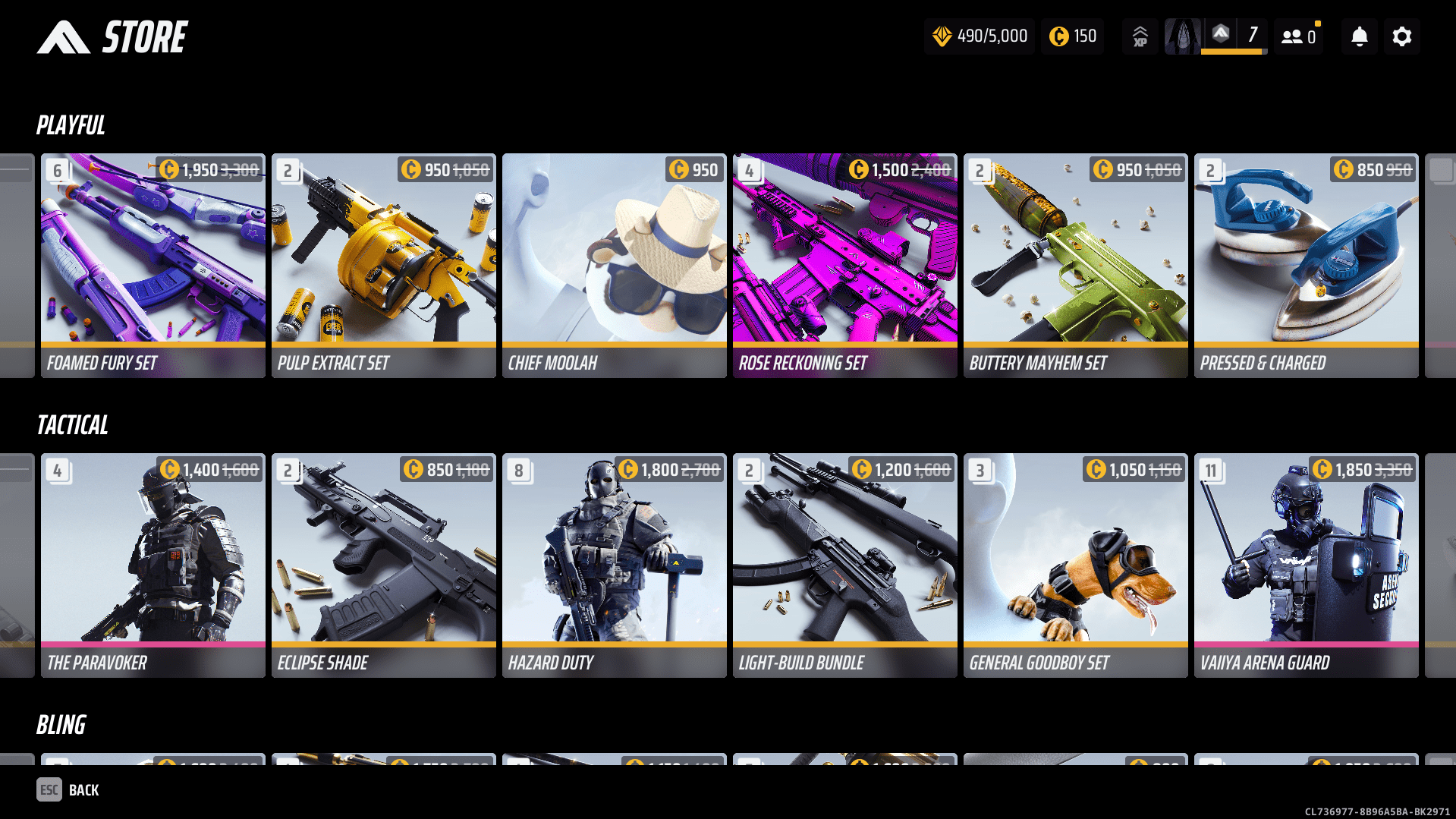This screenshot has height=819, width=1456.
Task: Click the player profile avatar
Action: (1182, 36)
